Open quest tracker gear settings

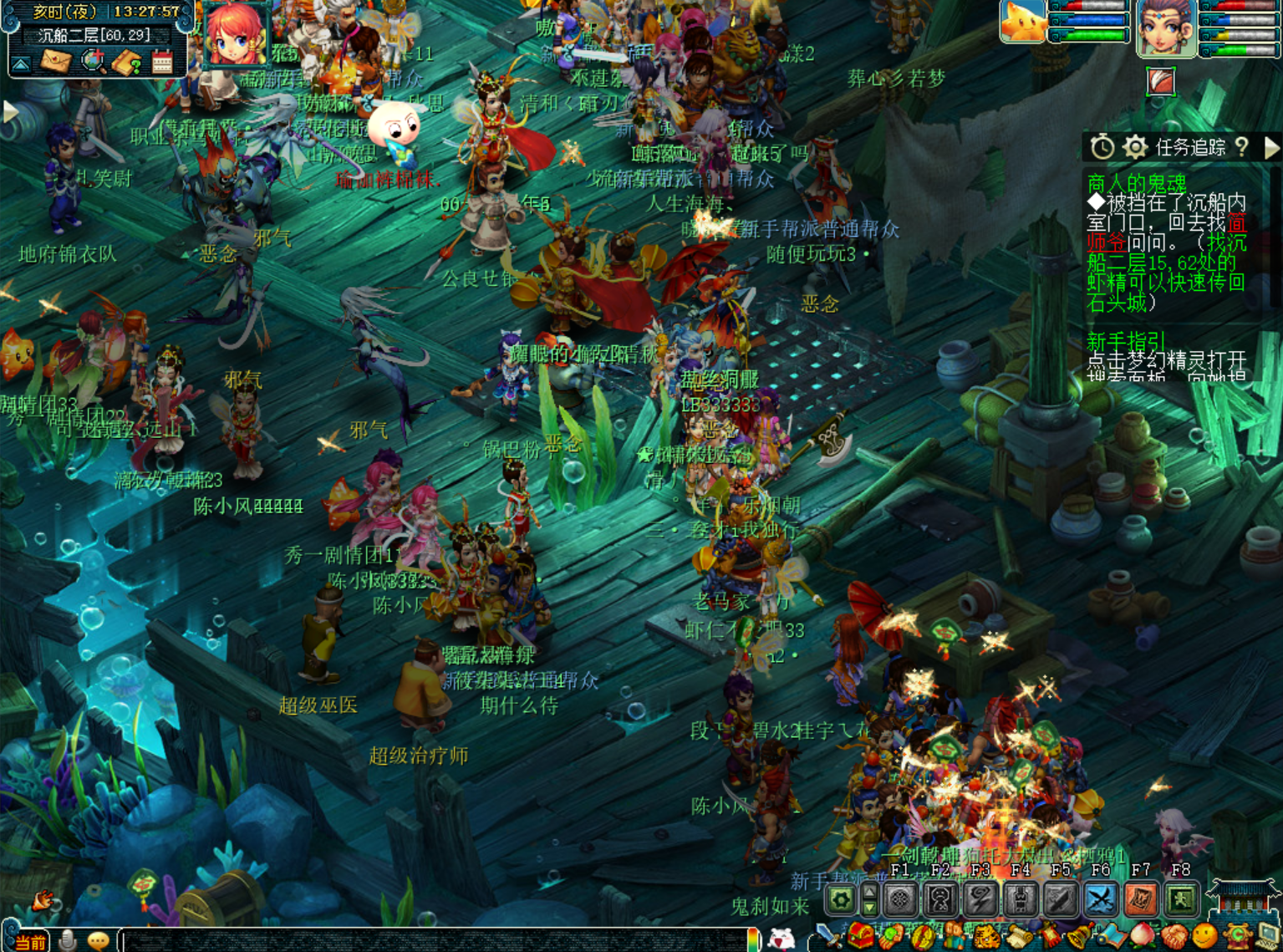tap(1134, 148)
